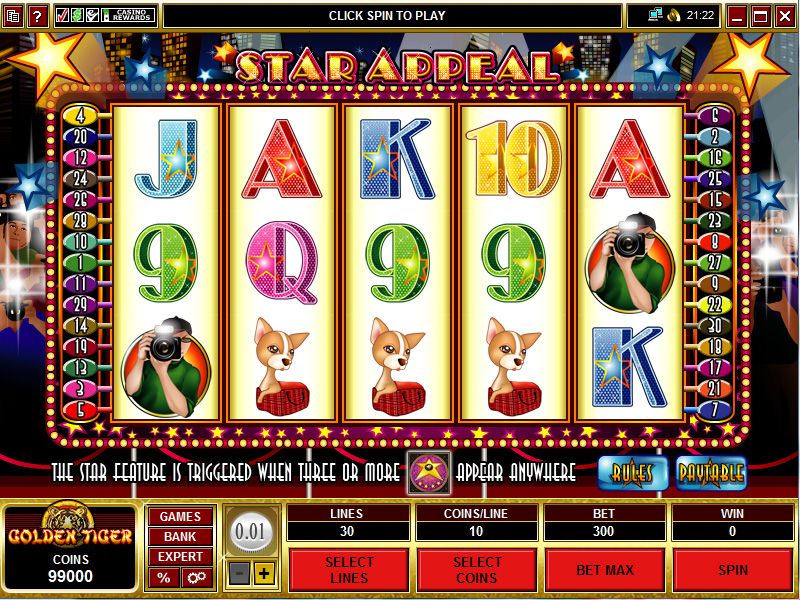Click the percent statistics button
The image size is (800, 600).
coord(161,578)
